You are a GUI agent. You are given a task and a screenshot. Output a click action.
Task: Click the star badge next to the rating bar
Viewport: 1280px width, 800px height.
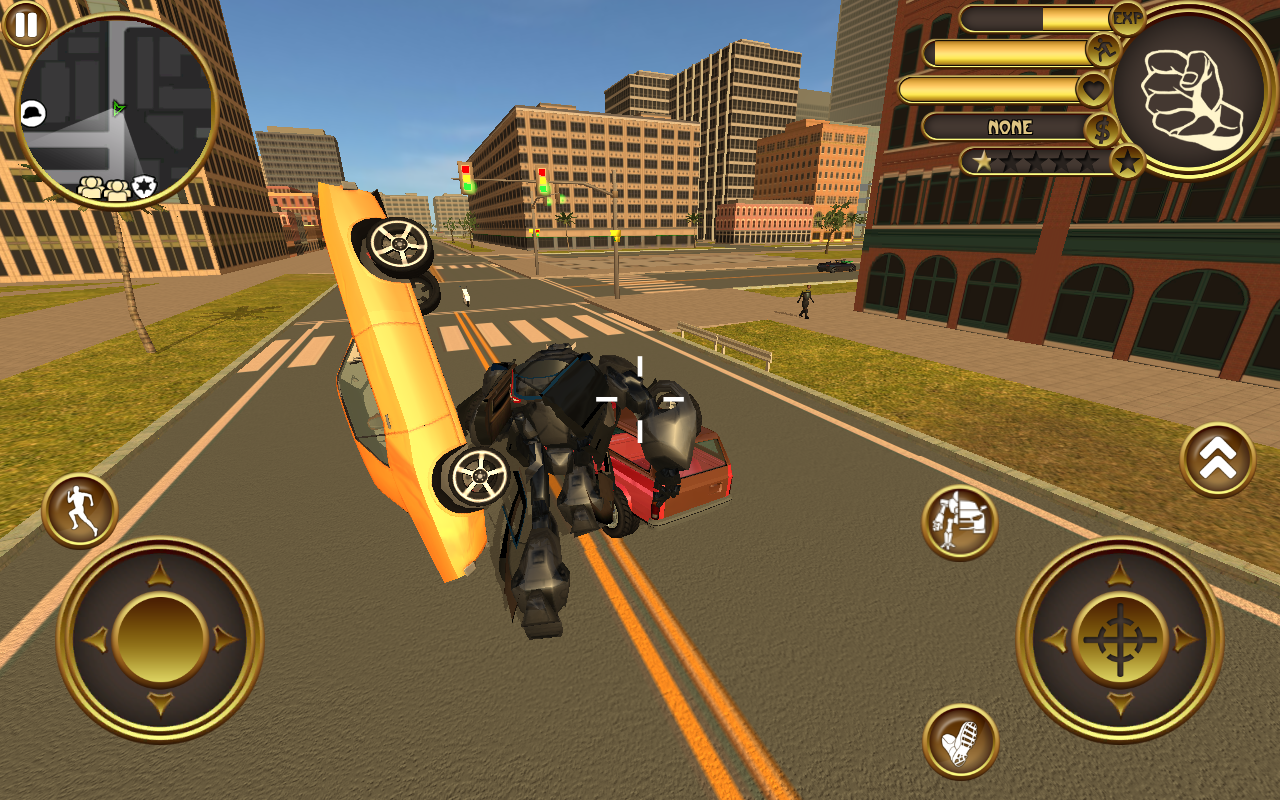(x=1126, y=161)
